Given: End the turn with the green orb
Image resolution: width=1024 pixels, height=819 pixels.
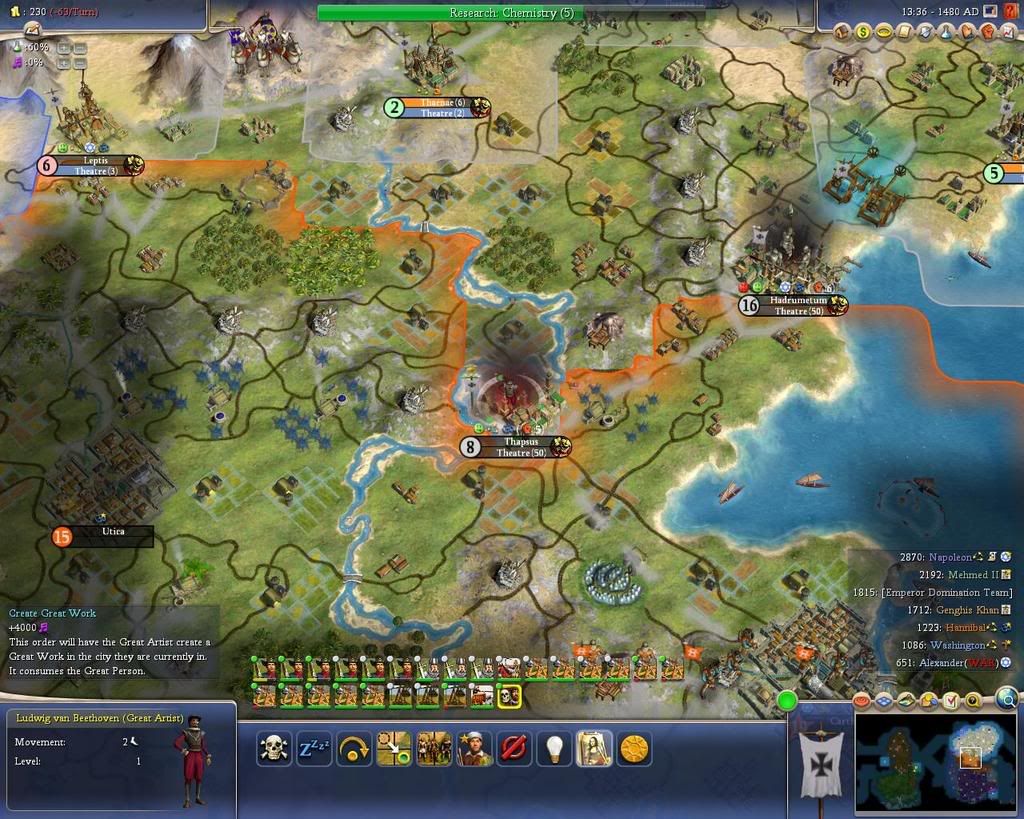Looking at the screenshot, I should (787, 700).
